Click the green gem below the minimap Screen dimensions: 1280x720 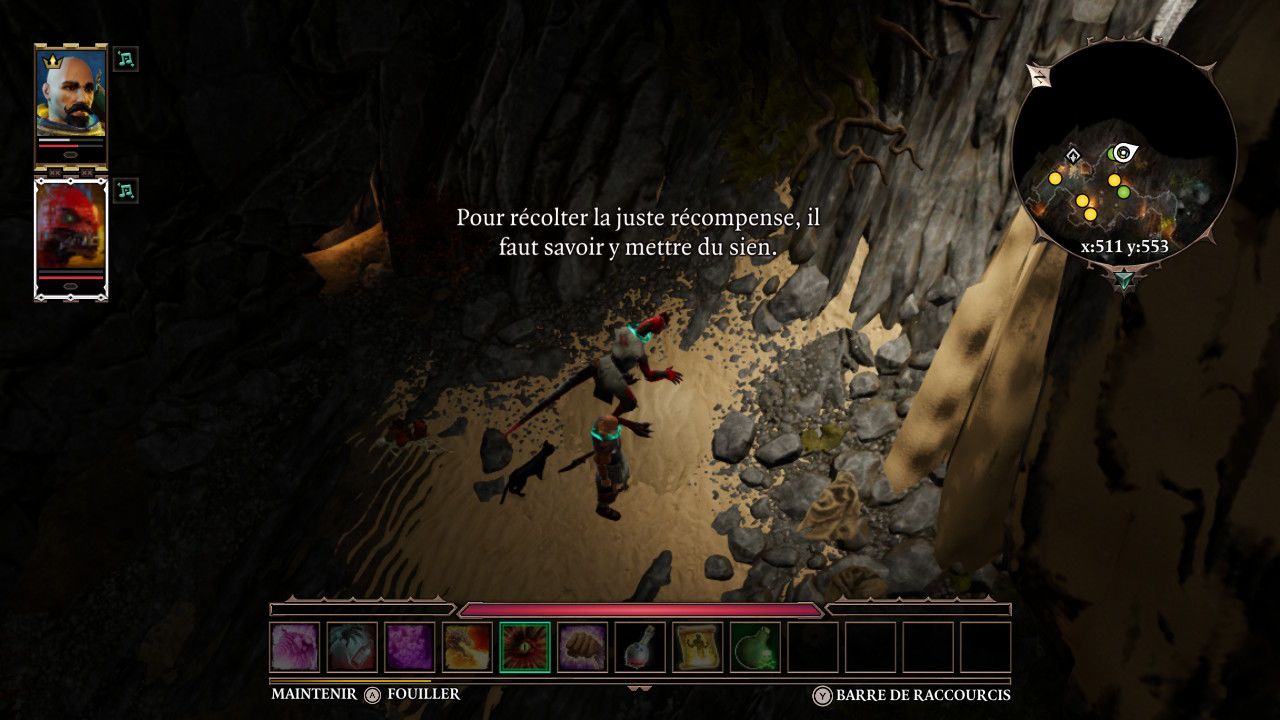[x=1125, y=278]
